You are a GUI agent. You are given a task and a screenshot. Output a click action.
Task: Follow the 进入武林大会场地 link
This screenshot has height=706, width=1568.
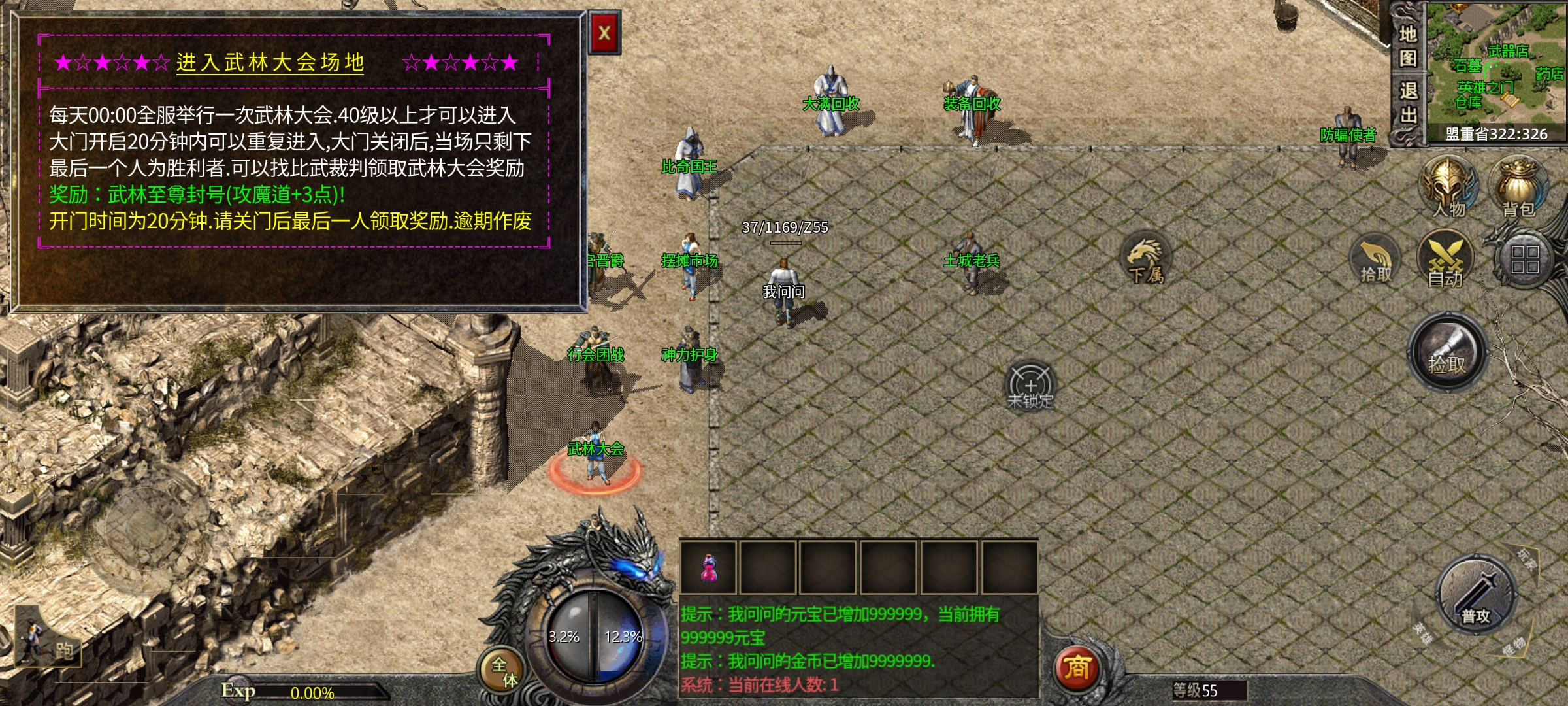pos(270,63)
